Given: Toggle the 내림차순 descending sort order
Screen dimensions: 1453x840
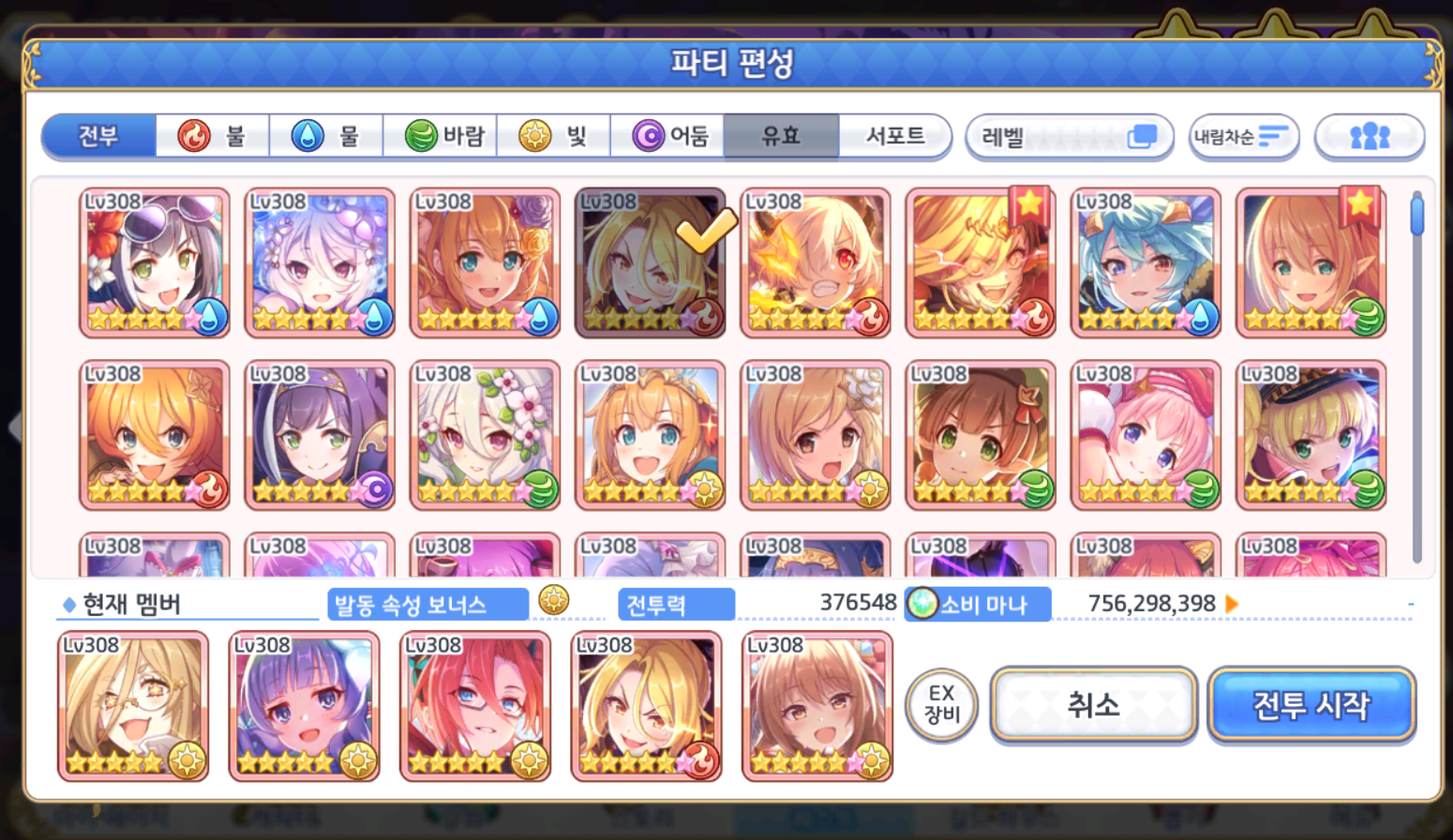Looking at the screenshot, I should 1243,138.
